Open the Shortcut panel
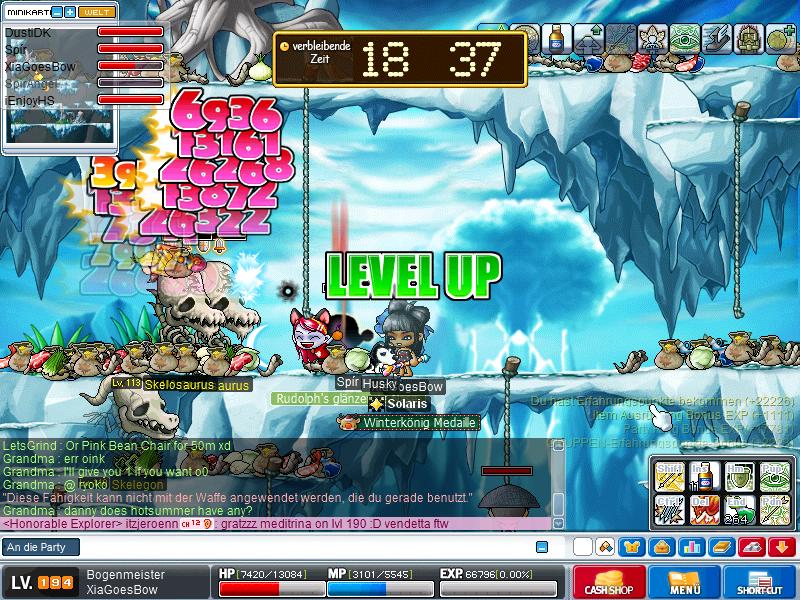Viewport: 800px width, 600px height. click(x=760, y=583)
